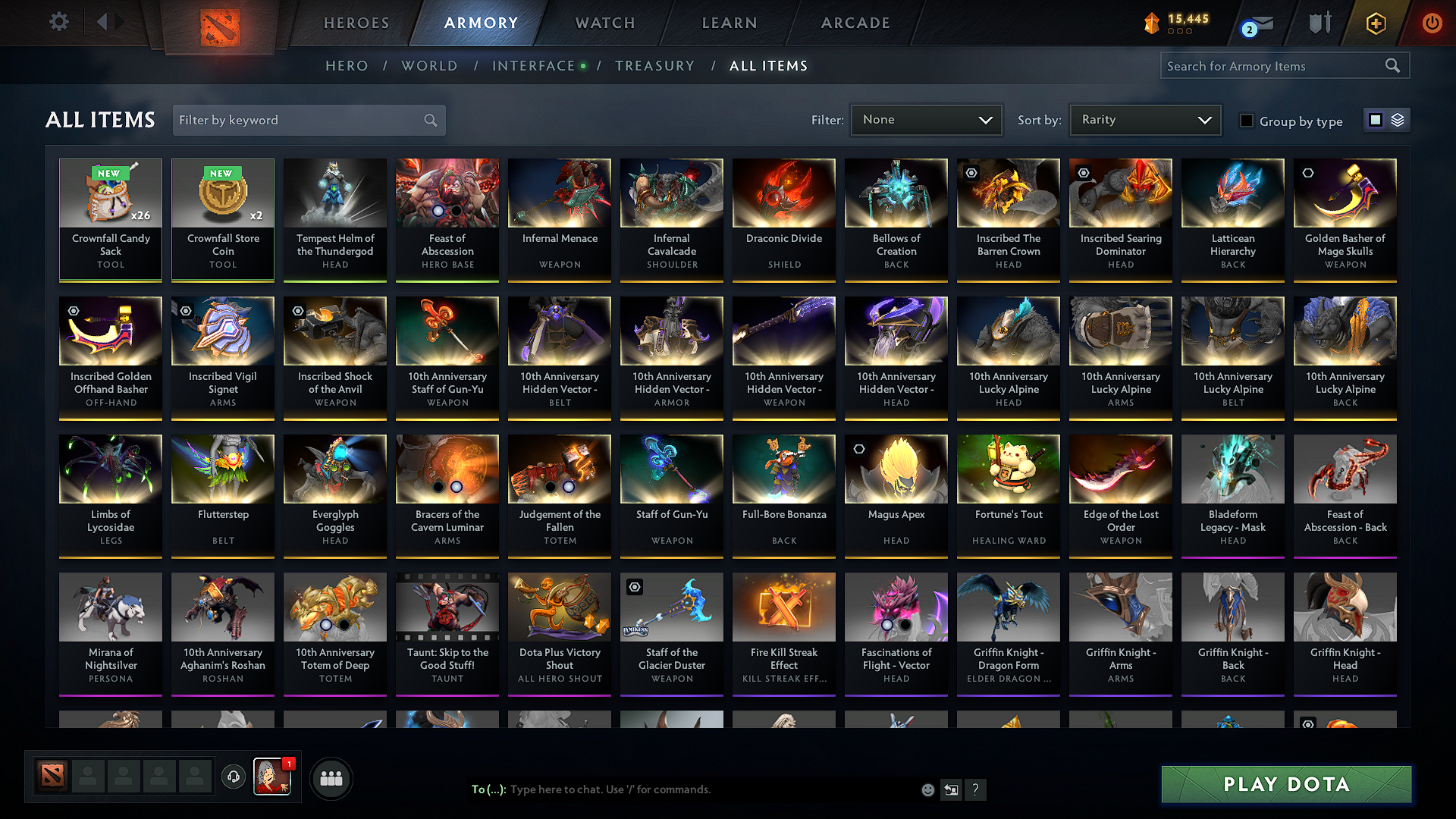Viewport: 1456px width, 819px height.
Task: Click the power button to exit
Action: (1432, 23)
